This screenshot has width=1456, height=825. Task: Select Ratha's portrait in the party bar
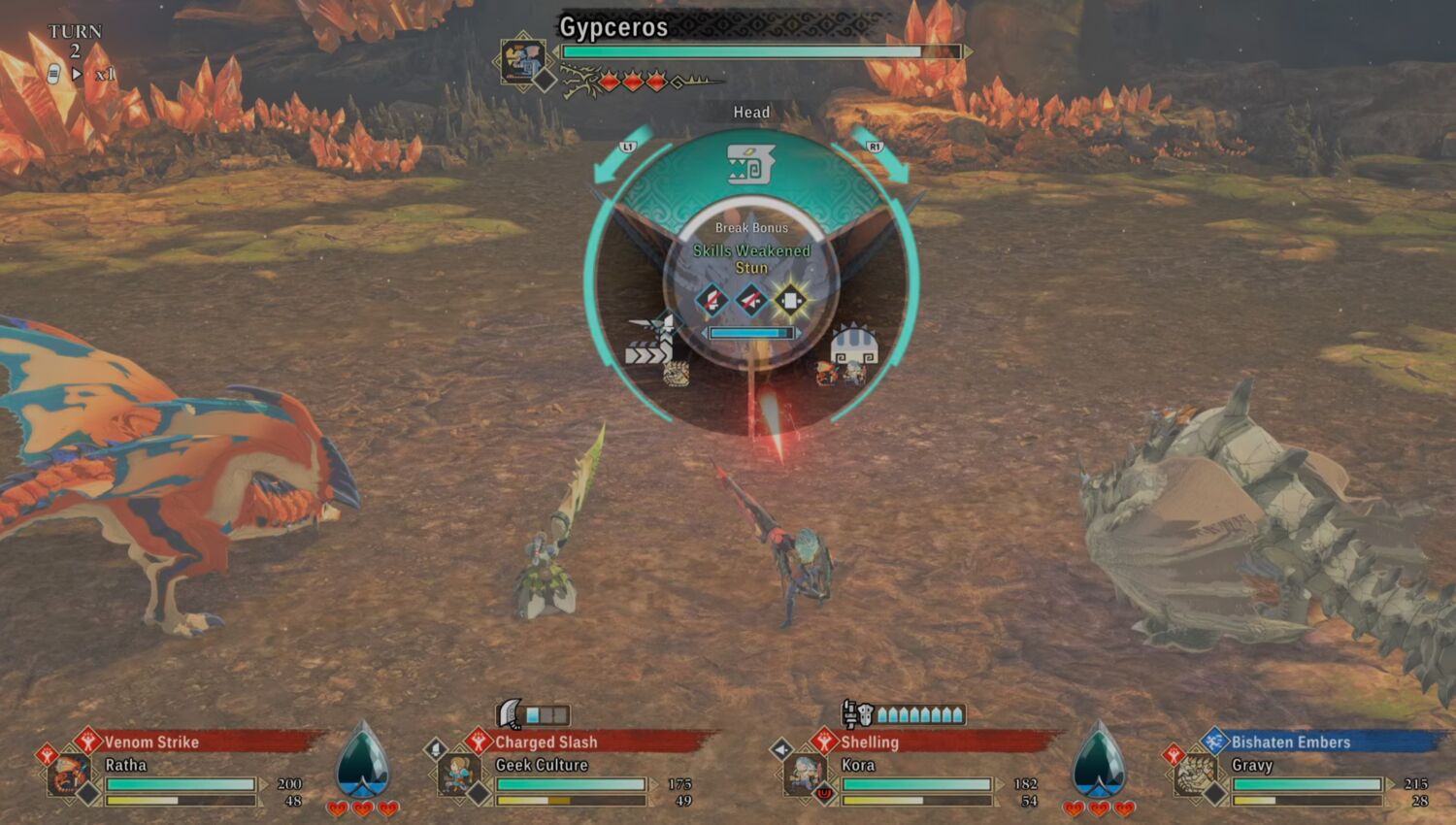click(x=70, y=775)
